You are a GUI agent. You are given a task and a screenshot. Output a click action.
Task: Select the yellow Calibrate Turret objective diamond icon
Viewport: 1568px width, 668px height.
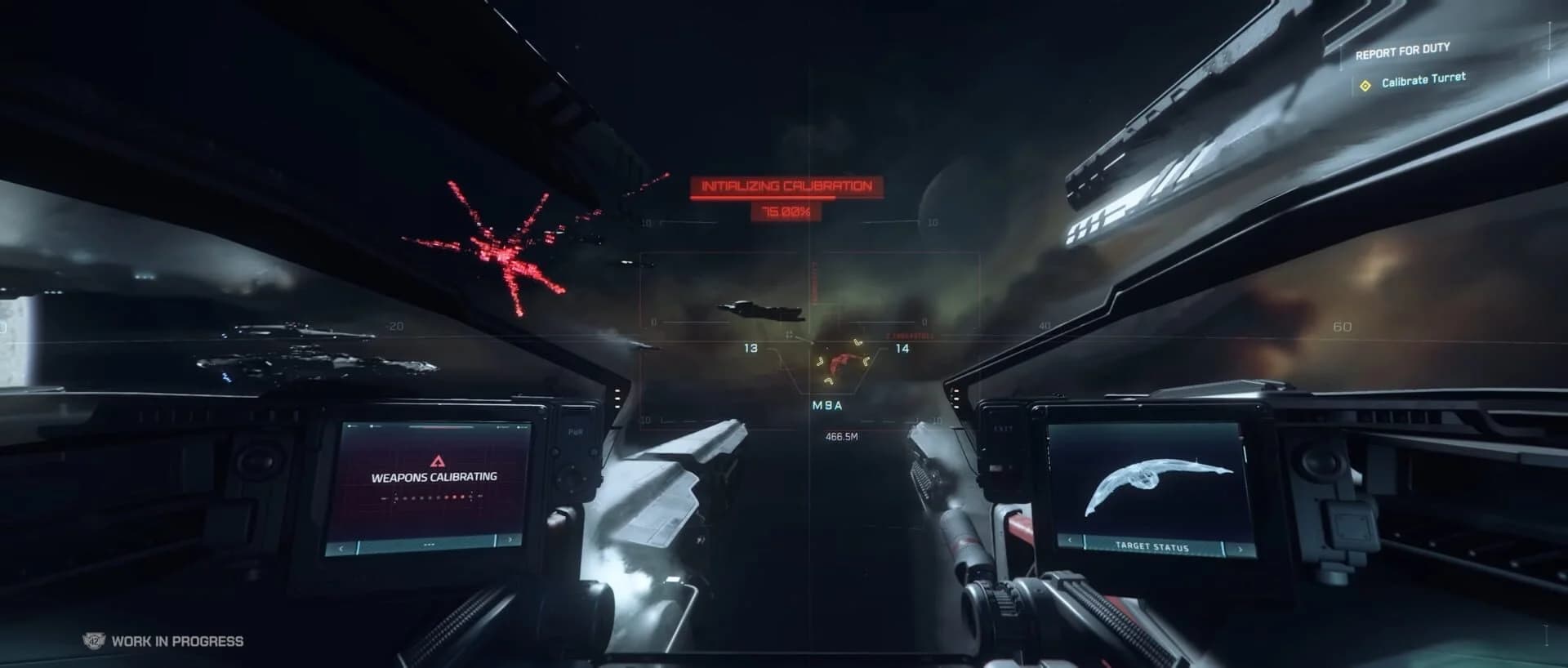point(1365,84)
